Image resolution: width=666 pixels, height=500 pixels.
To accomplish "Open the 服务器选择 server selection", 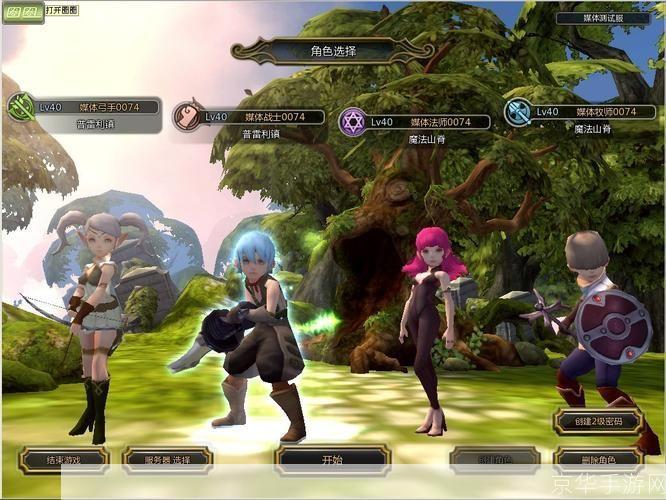I will coord(167,459).
